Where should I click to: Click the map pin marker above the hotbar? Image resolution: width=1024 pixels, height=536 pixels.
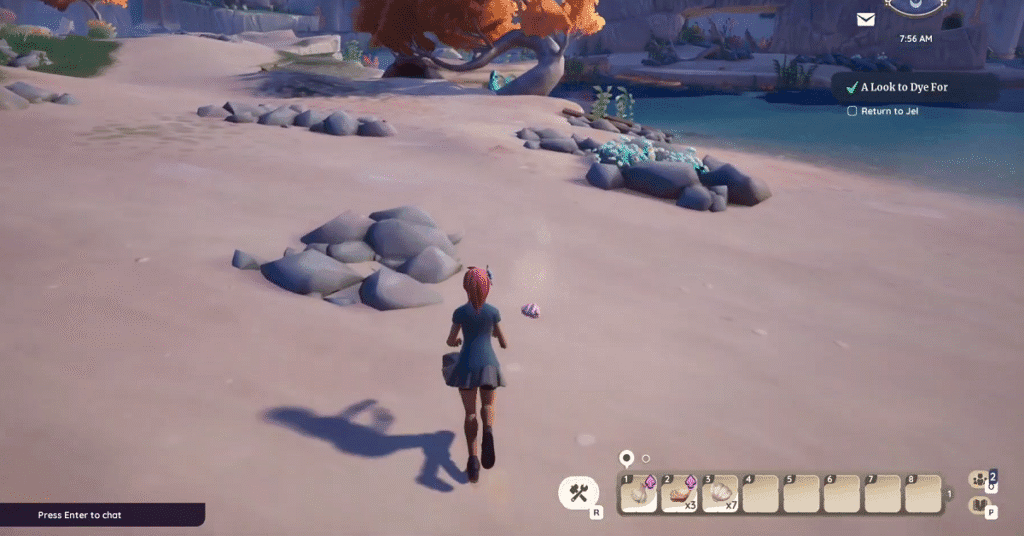click(x=627, y=458)
